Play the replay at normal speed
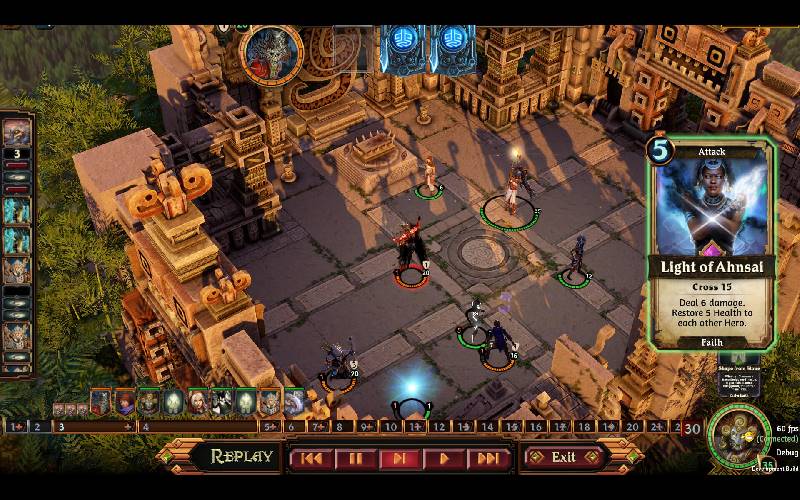This screenshot has width=800, height=500. [x=442, y=458]
